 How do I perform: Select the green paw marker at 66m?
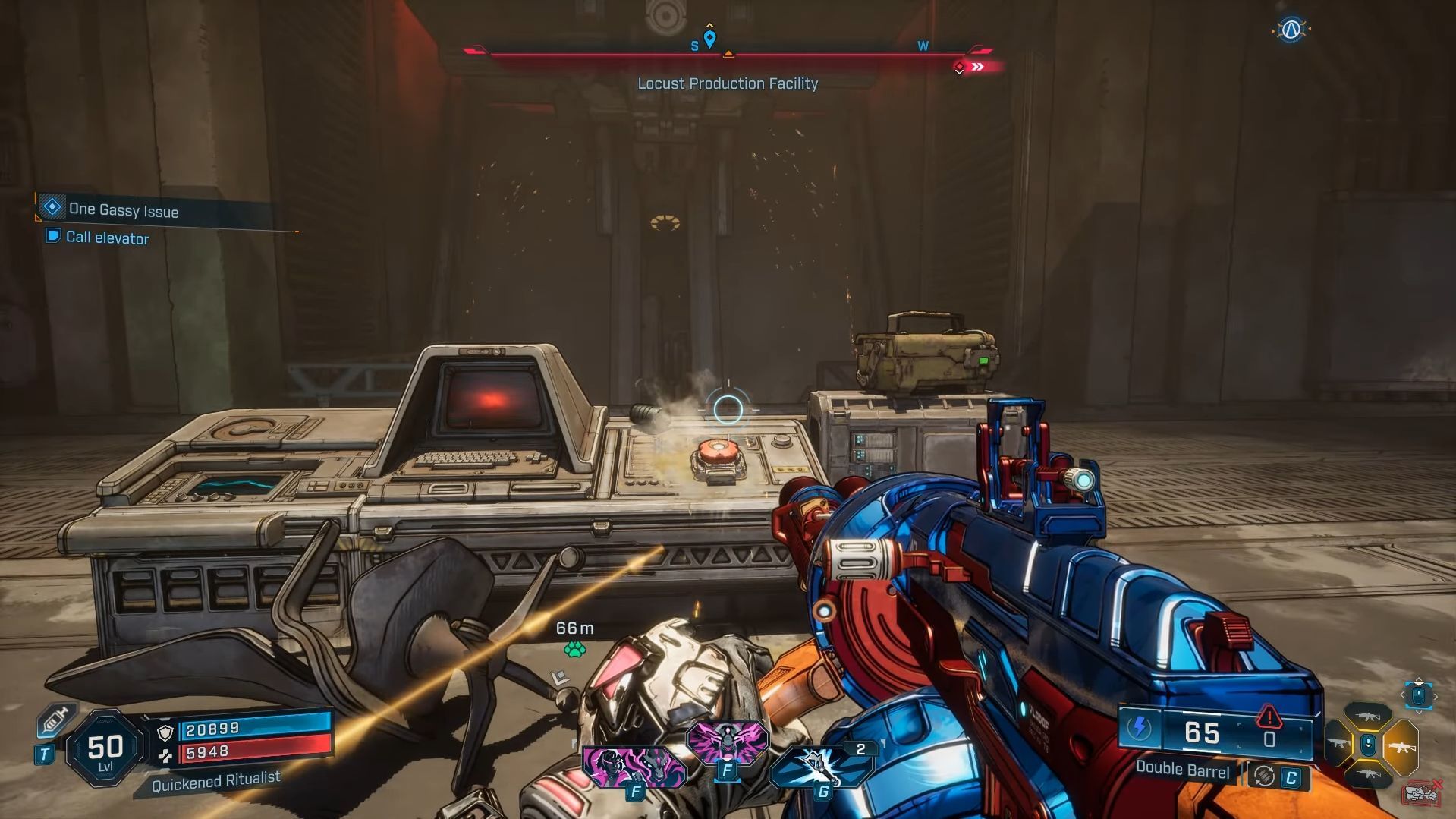(574, 649)
